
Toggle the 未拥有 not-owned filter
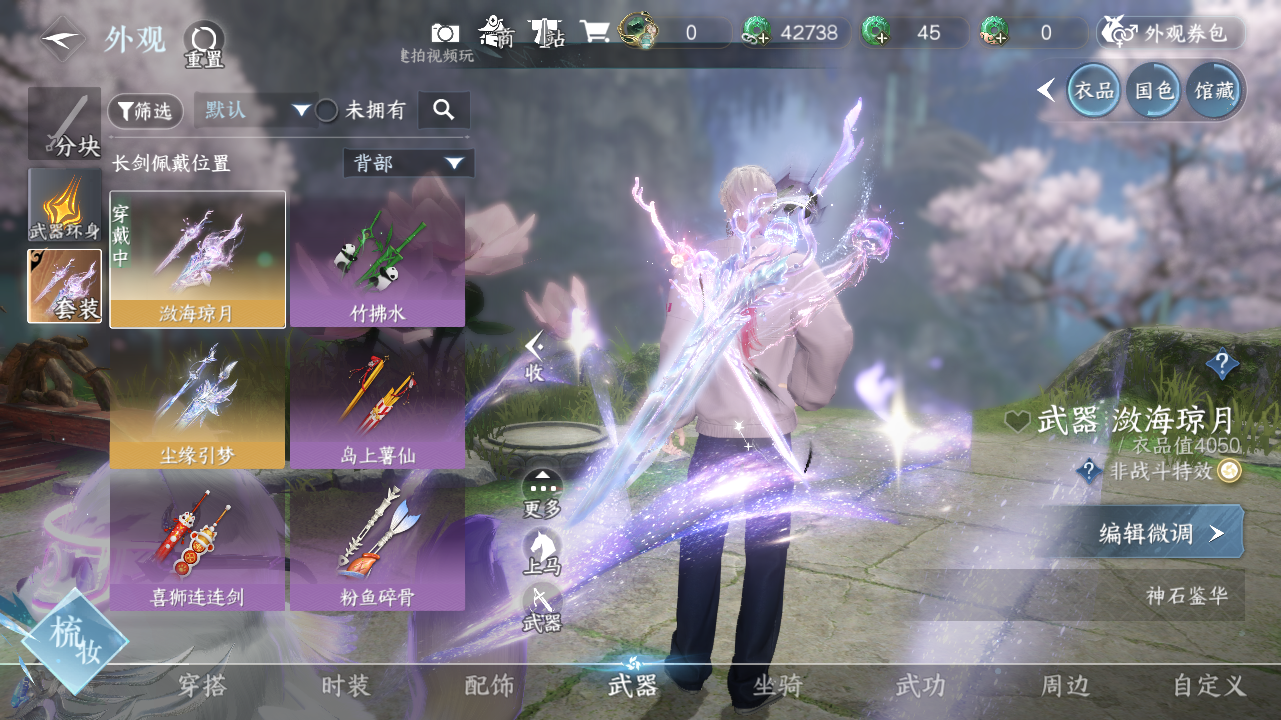(x=327, y=111)
